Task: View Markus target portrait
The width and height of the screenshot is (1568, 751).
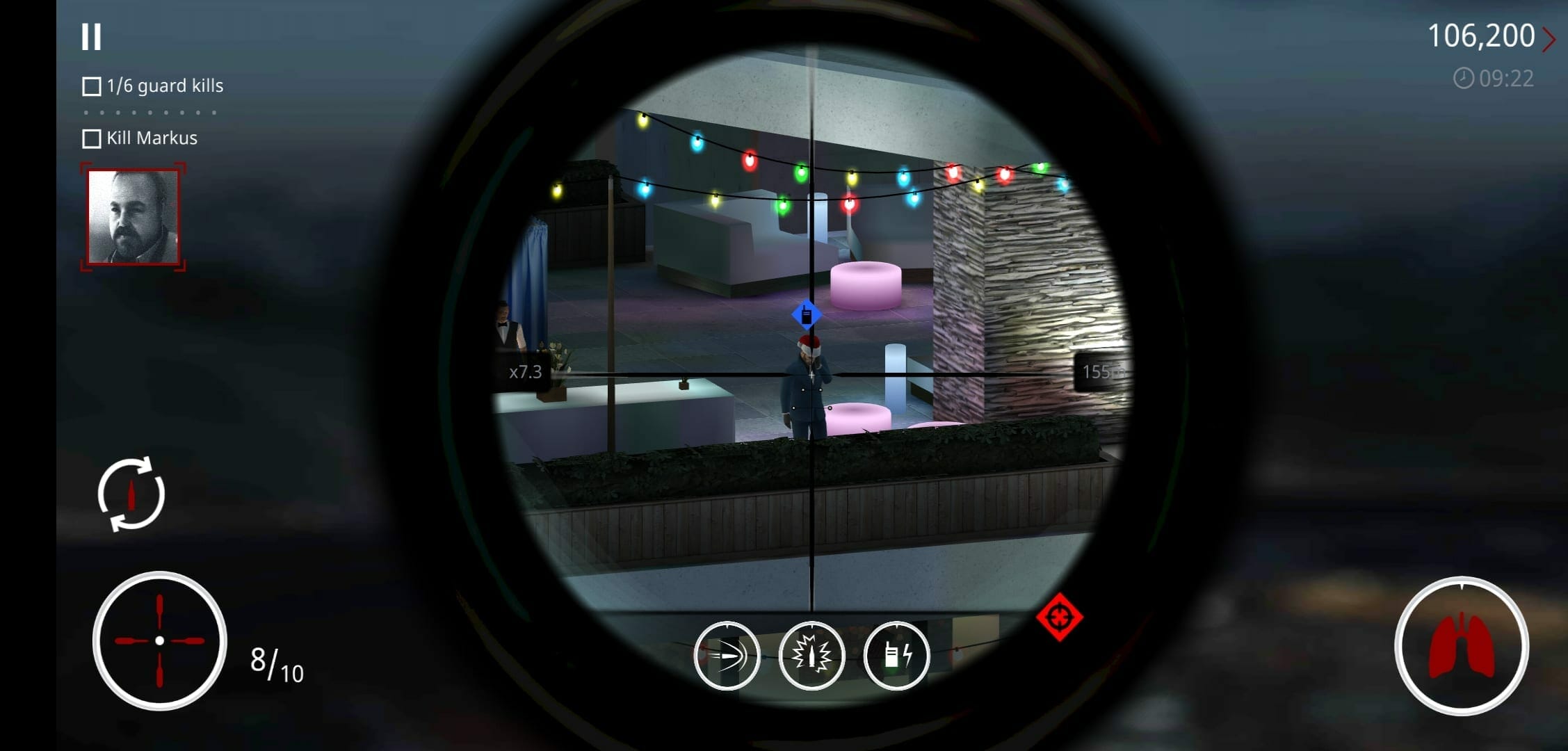Action: pyautogui.click(x=133, y=218)
